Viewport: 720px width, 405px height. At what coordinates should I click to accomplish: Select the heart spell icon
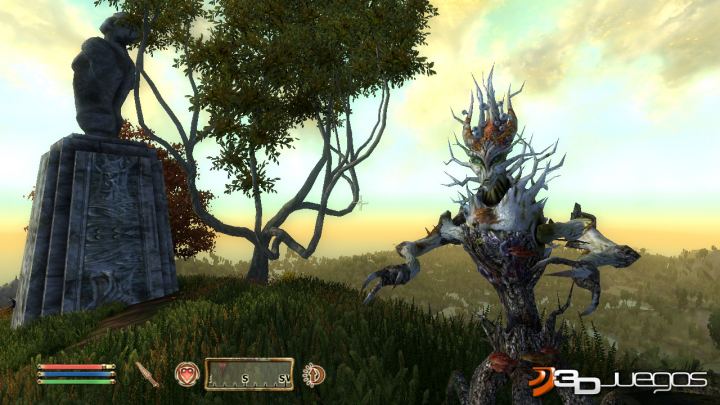(187, 374)
